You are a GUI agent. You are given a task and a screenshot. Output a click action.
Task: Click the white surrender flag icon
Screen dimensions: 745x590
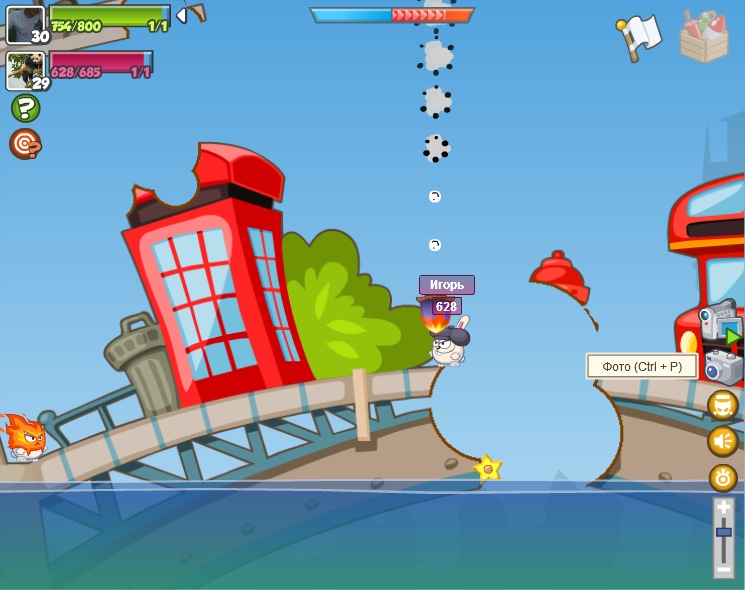pyautogui.click(x=640, y=36)
